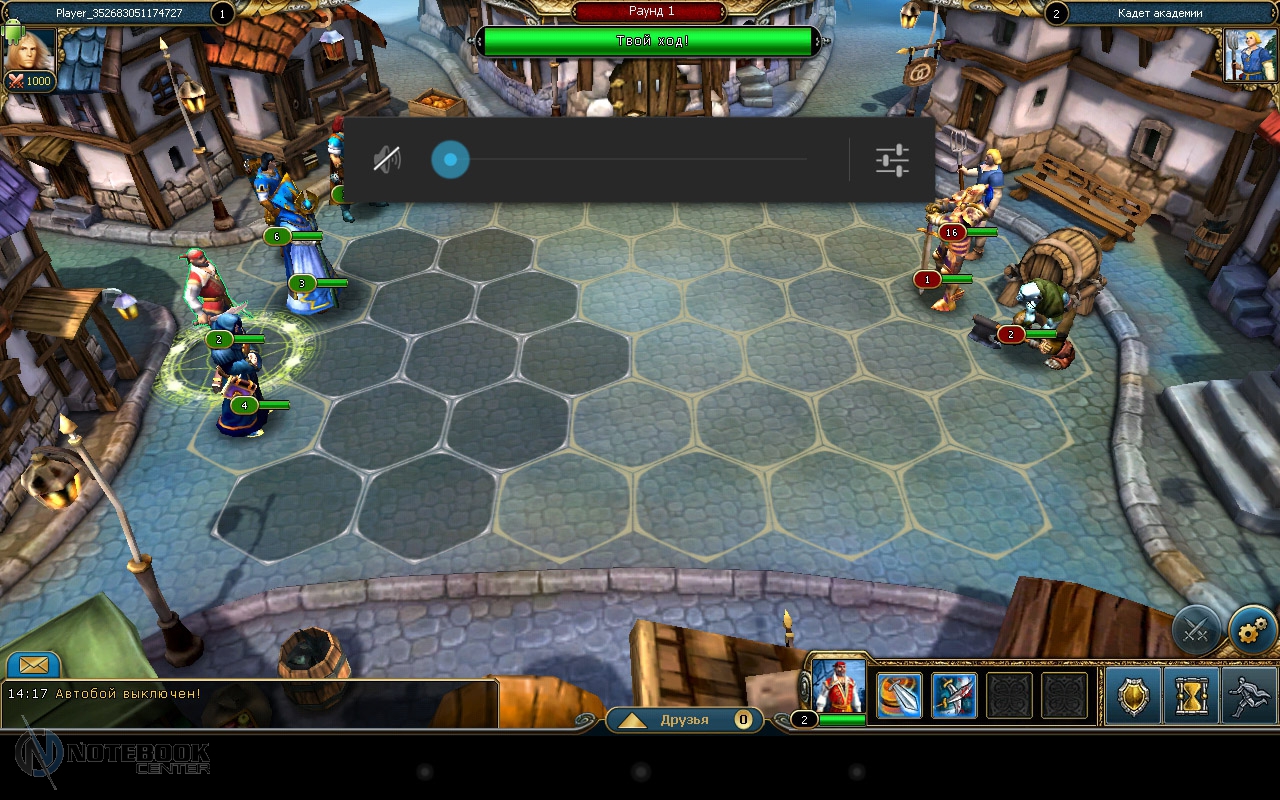Click the blonde hero player portrait
1280x800 pixels.
pyautogui.click(x=30, y=52)
